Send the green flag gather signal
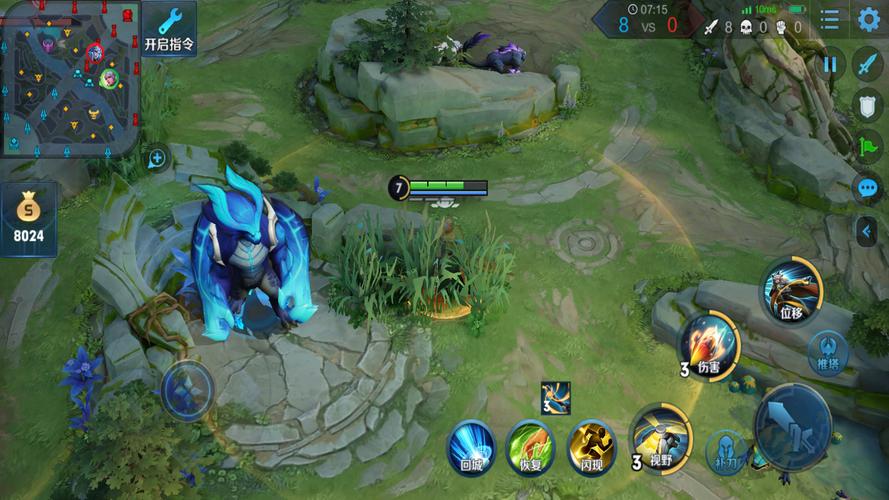Image resolution: width=889 pixels, height=500 pixels. [866, 146]
